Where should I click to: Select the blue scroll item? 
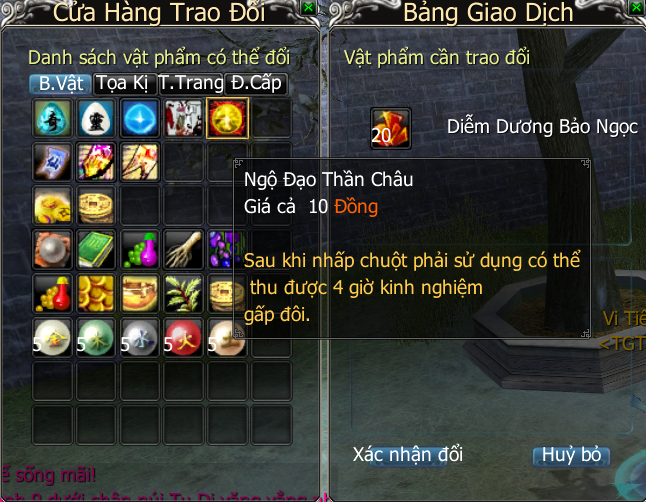(x=51, y=161)
